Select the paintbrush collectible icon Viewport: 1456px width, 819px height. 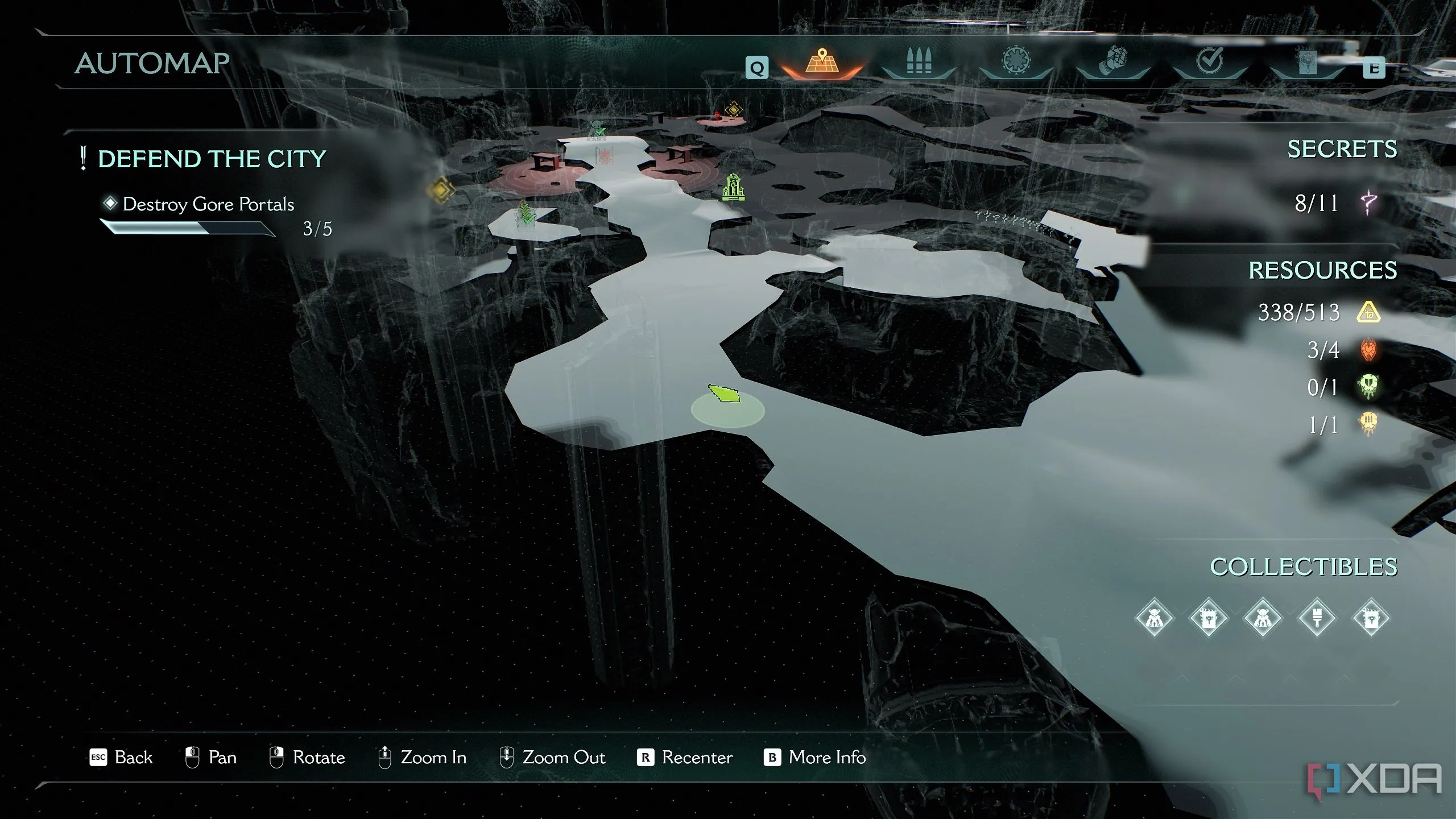coord(1317,618)
